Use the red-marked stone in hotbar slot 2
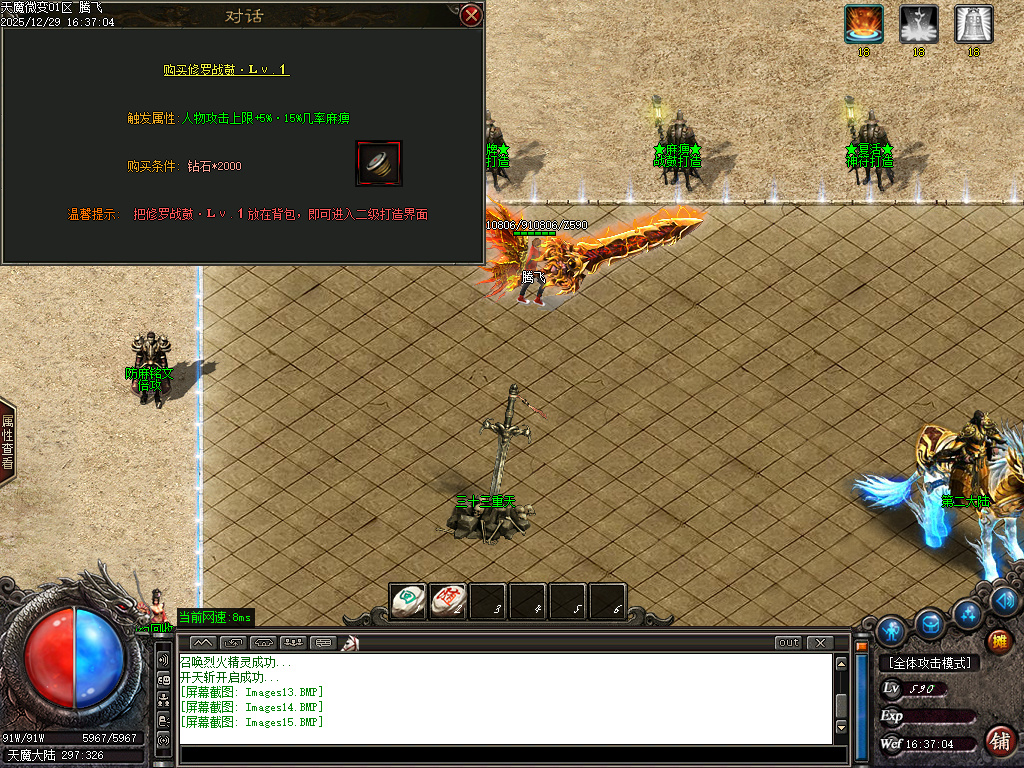1024x768 pixels. coord(448,600)
